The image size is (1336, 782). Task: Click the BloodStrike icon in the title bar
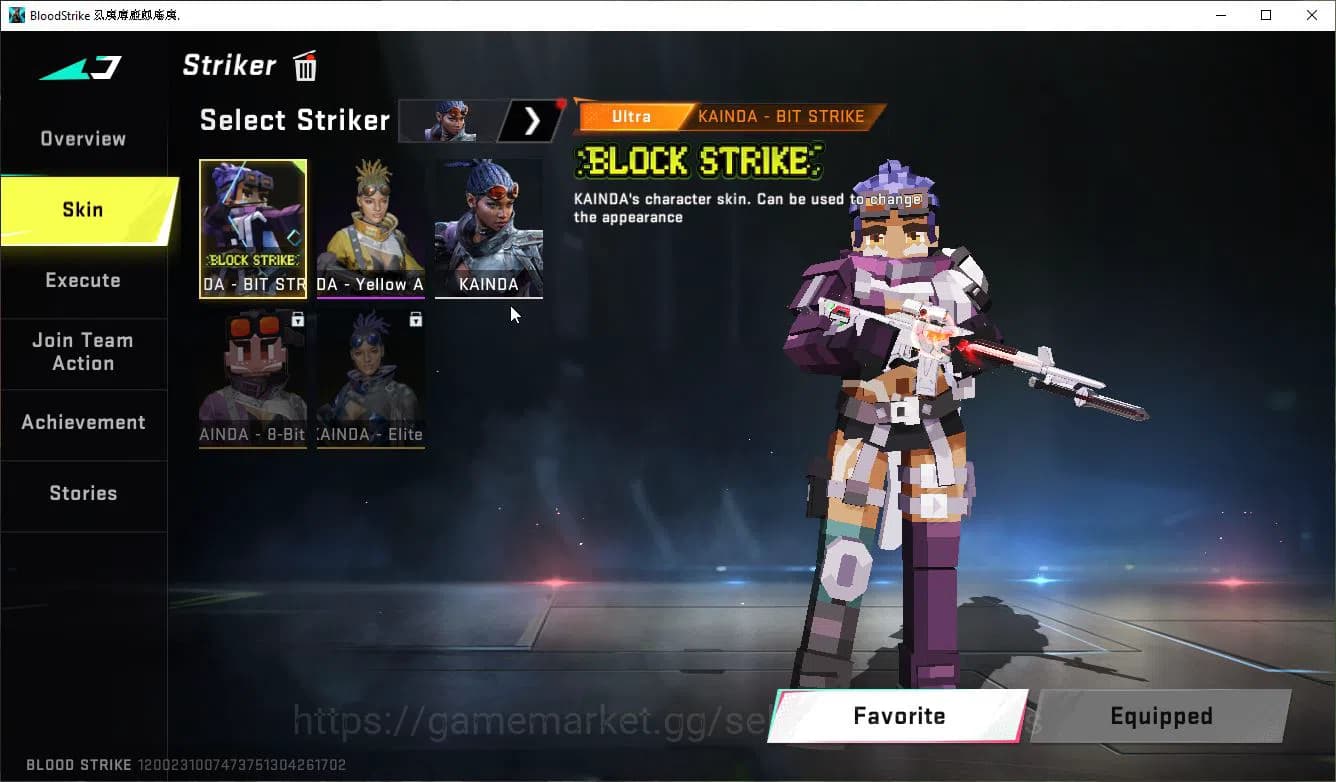(x=14, y=15)
